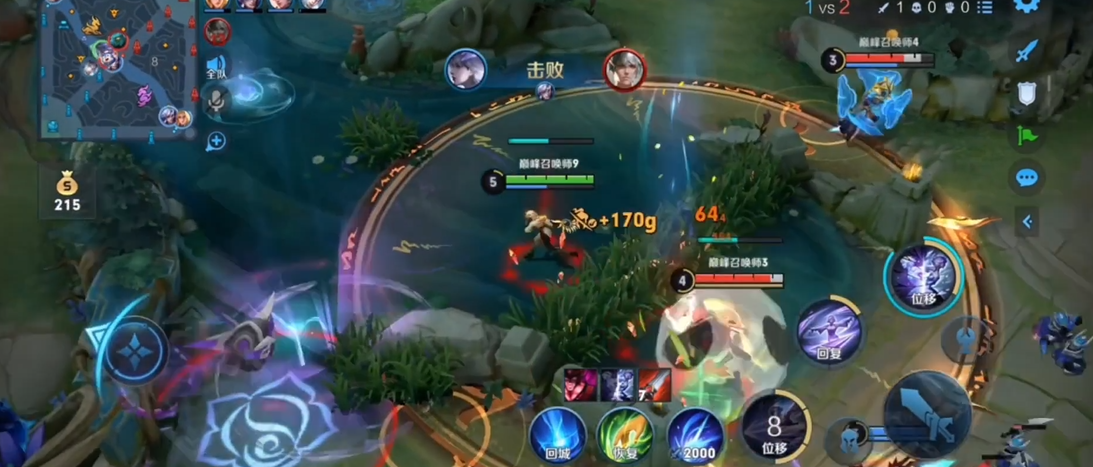The height and width of the screenshot is (467, 1093).
Task: Toggle the 全队 team voice speaker
Action: [217, 66]
